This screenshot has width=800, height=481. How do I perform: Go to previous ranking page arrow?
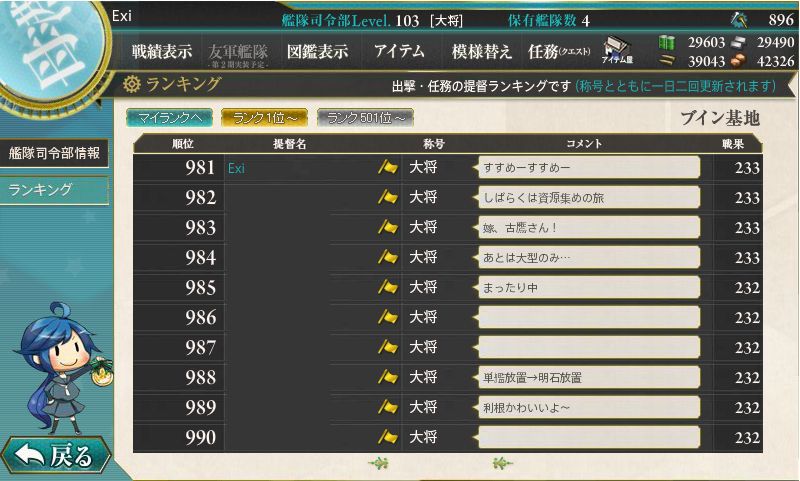(x=378, y=462)
